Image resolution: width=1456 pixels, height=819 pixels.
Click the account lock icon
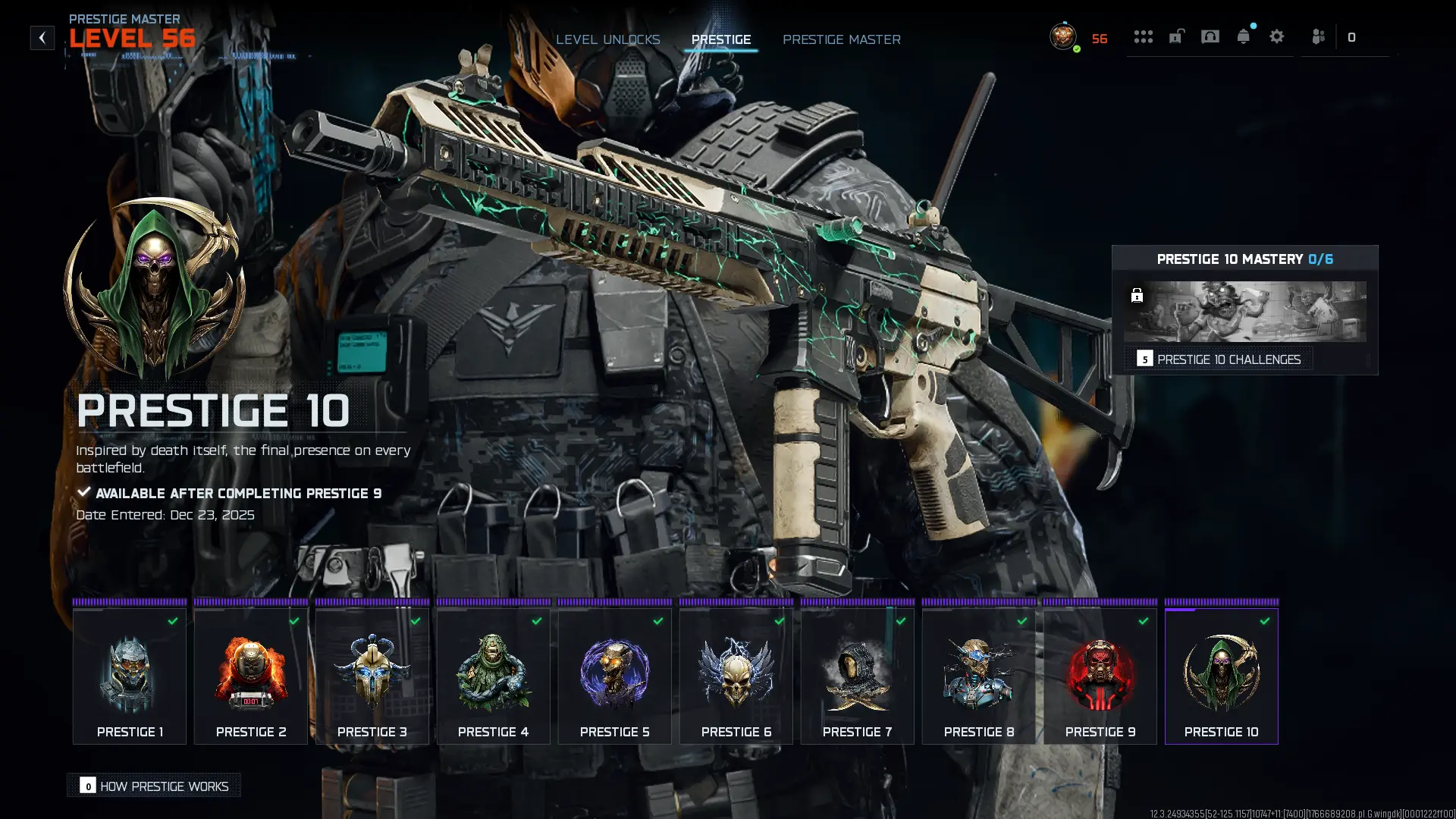tap(1176, 36)
